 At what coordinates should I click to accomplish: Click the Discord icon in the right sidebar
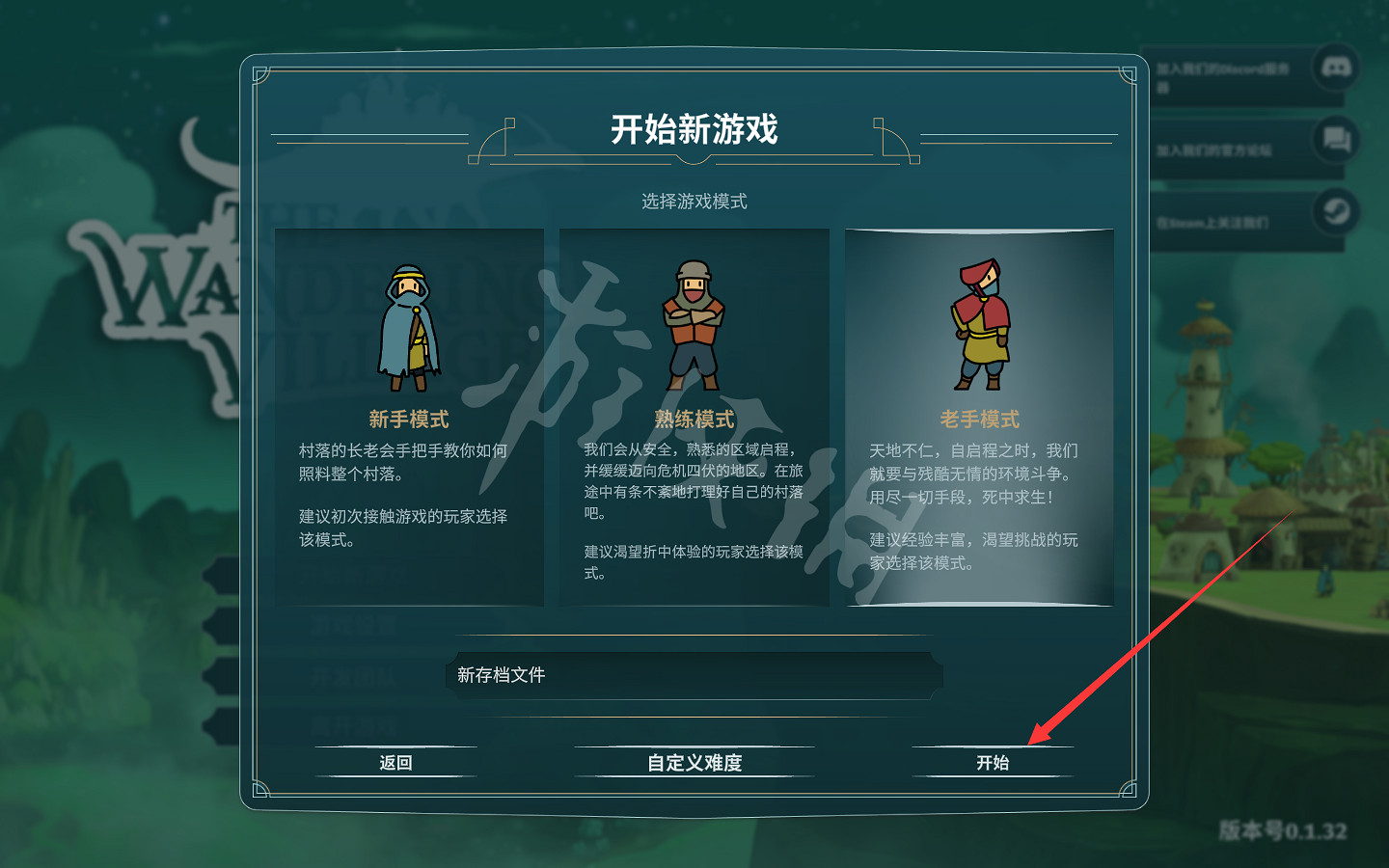point(1335,68)
